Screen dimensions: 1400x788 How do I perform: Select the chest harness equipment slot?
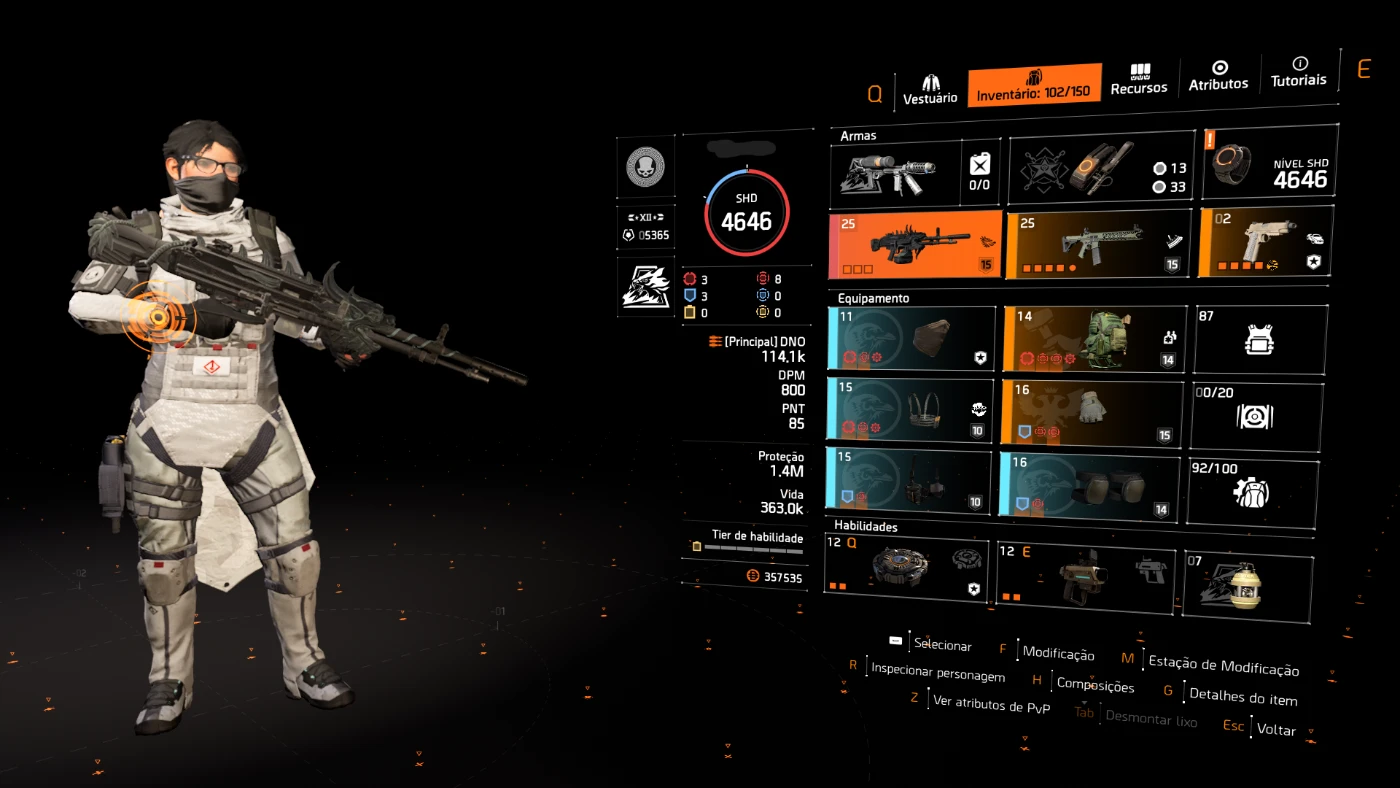[910, 408]
